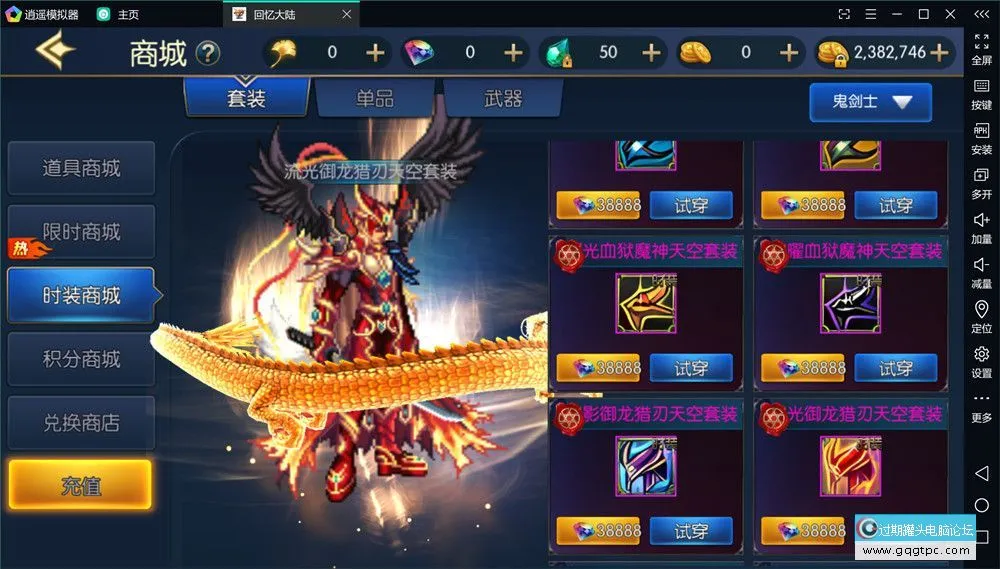Add gold using plus beside 2,382,746

coord(938,53)
